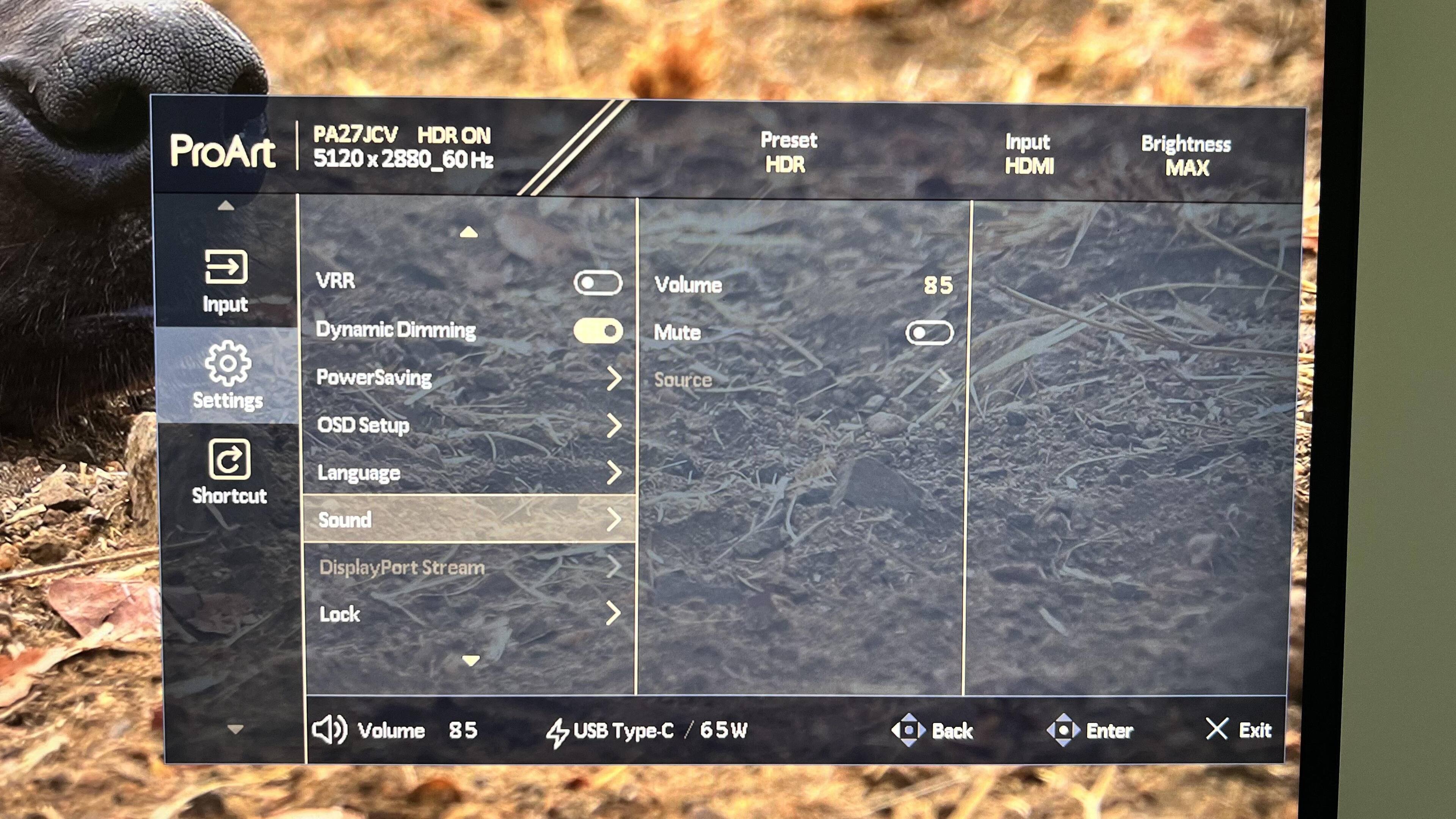Click the sidebar up arrow

click(226, 206)
